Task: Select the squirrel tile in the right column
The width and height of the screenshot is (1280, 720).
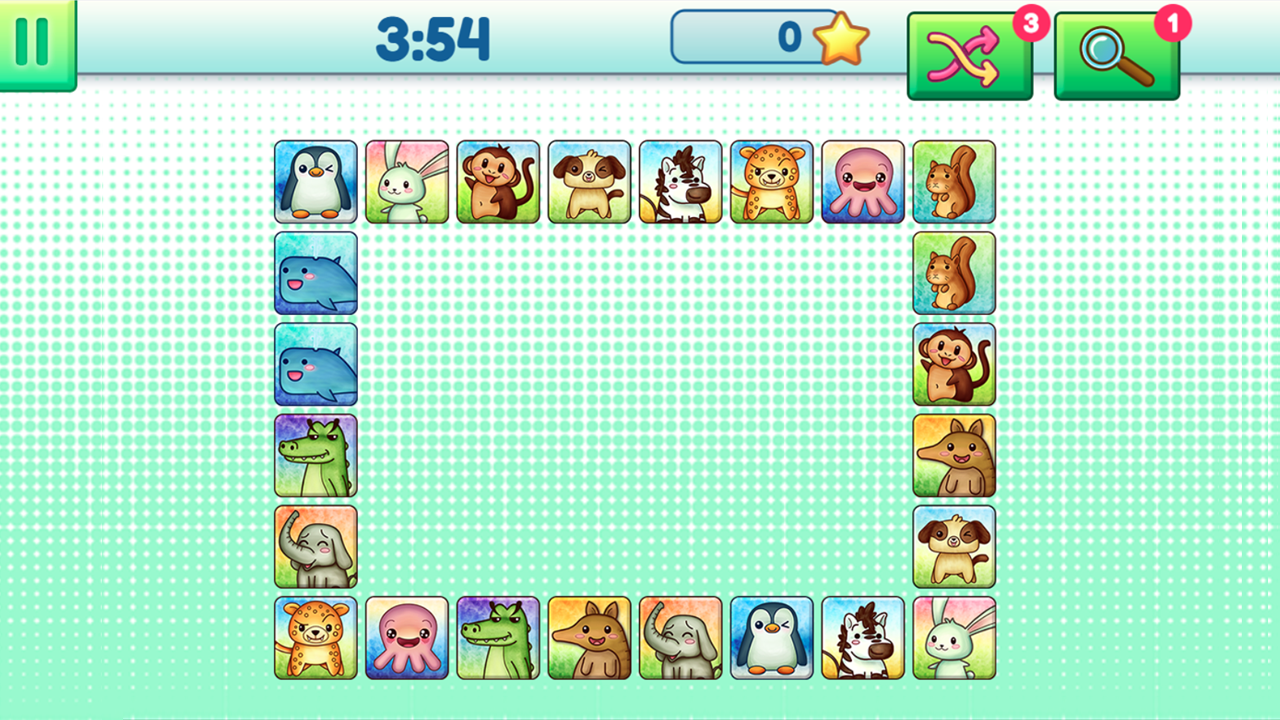Action: (953, 273)
